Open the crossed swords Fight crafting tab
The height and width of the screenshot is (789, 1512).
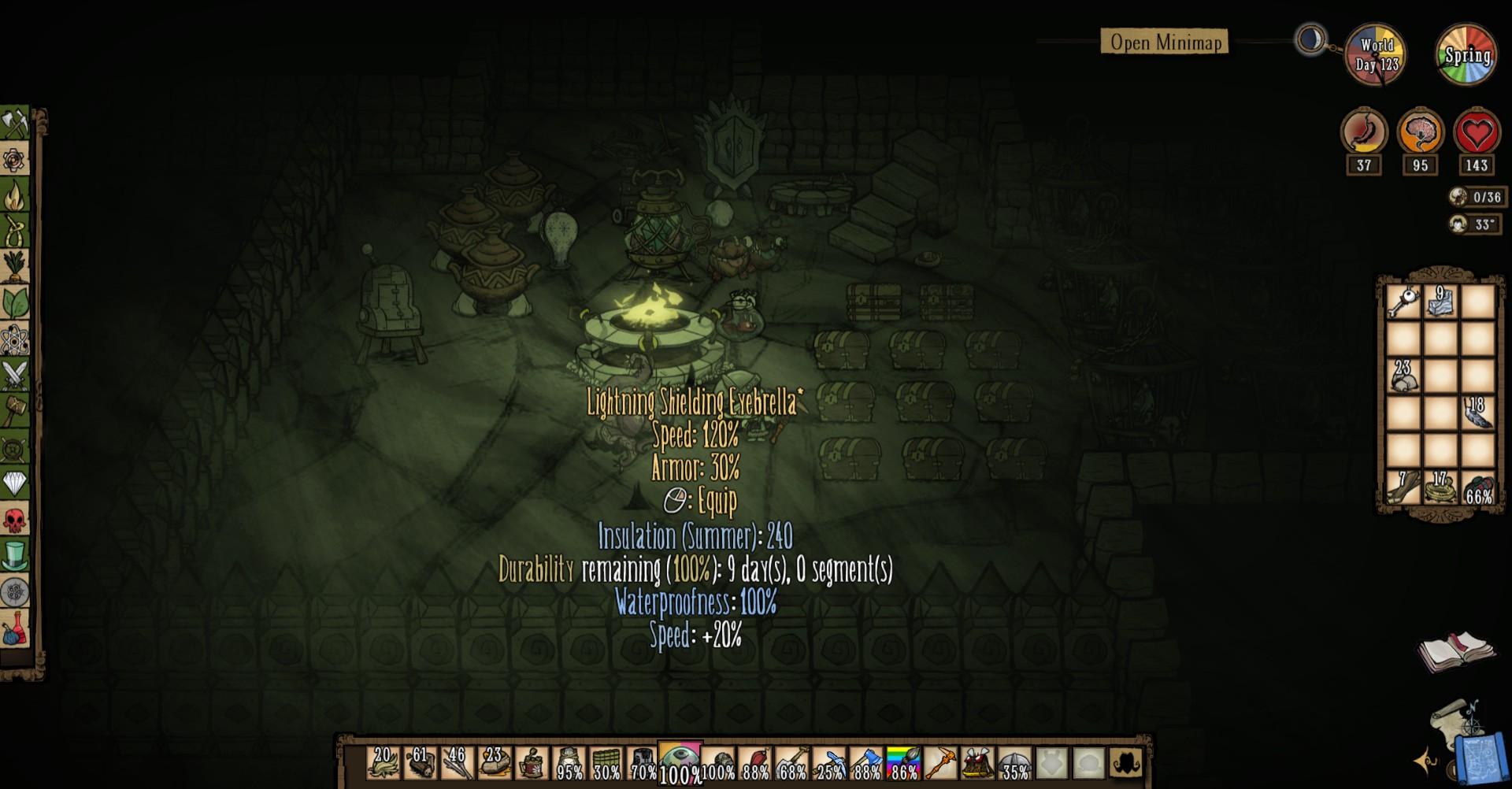click(15, 375)
